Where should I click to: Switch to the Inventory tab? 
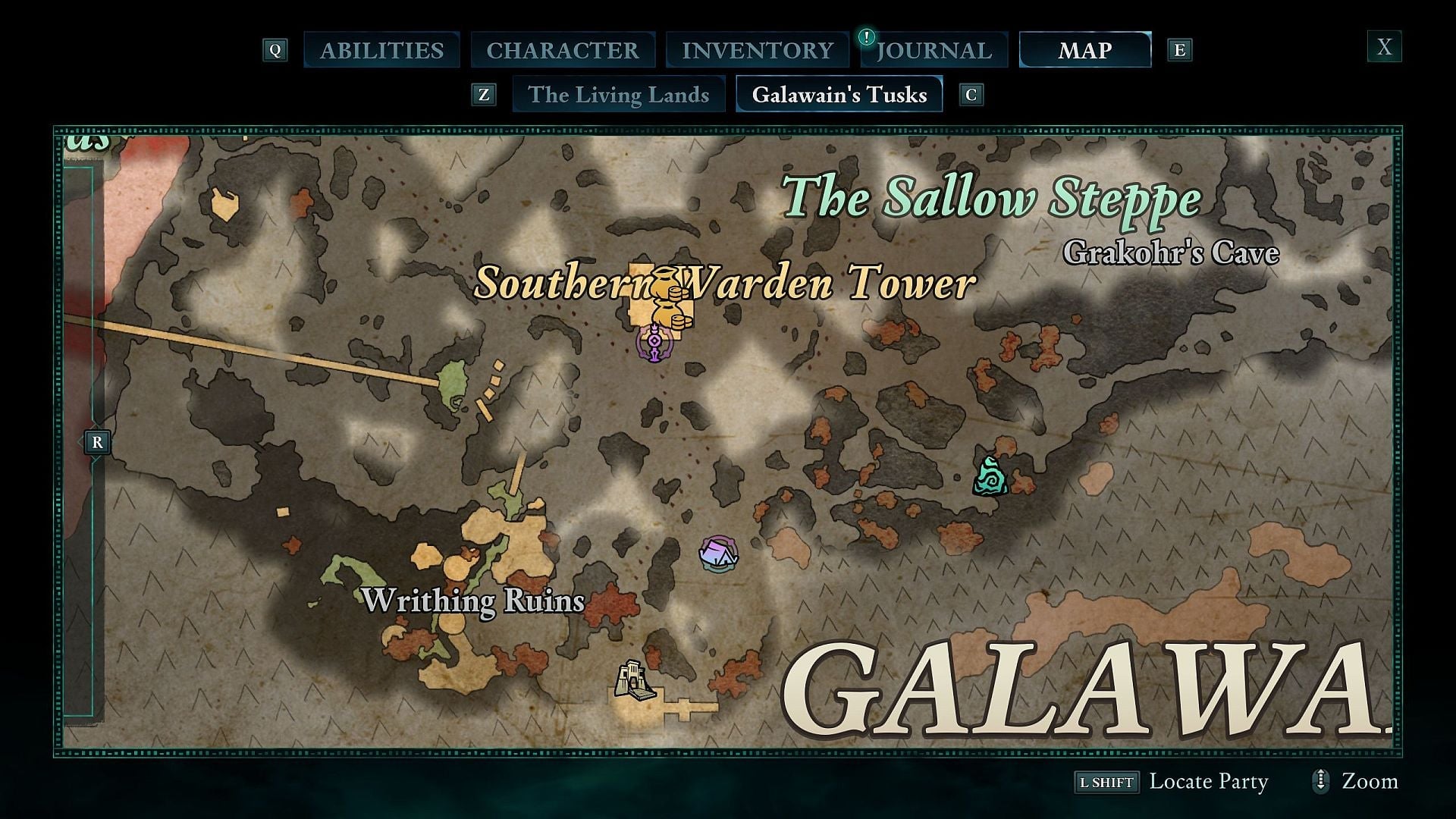point(756,50)
